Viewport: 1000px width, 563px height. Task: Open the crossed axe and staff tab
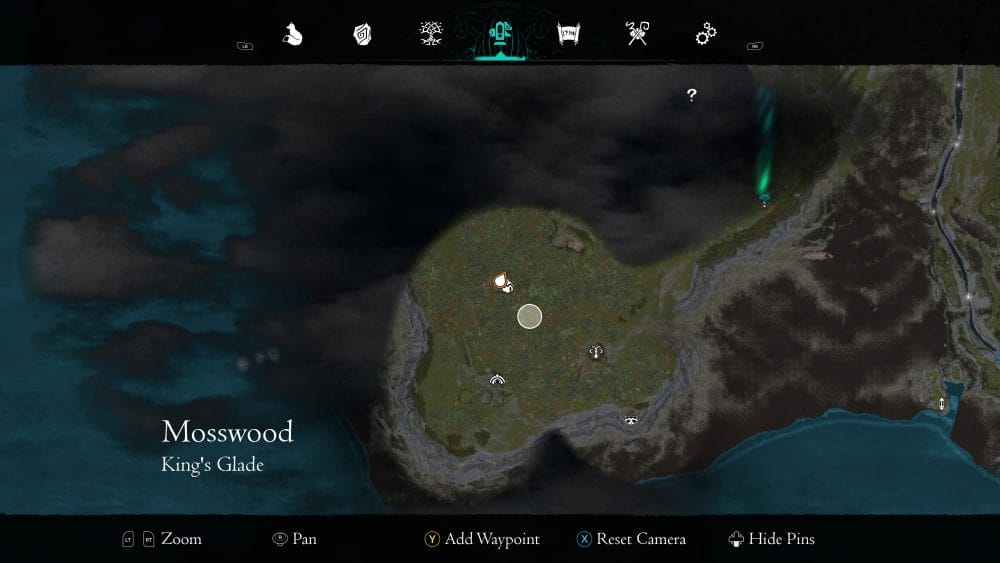coord(637,36)
